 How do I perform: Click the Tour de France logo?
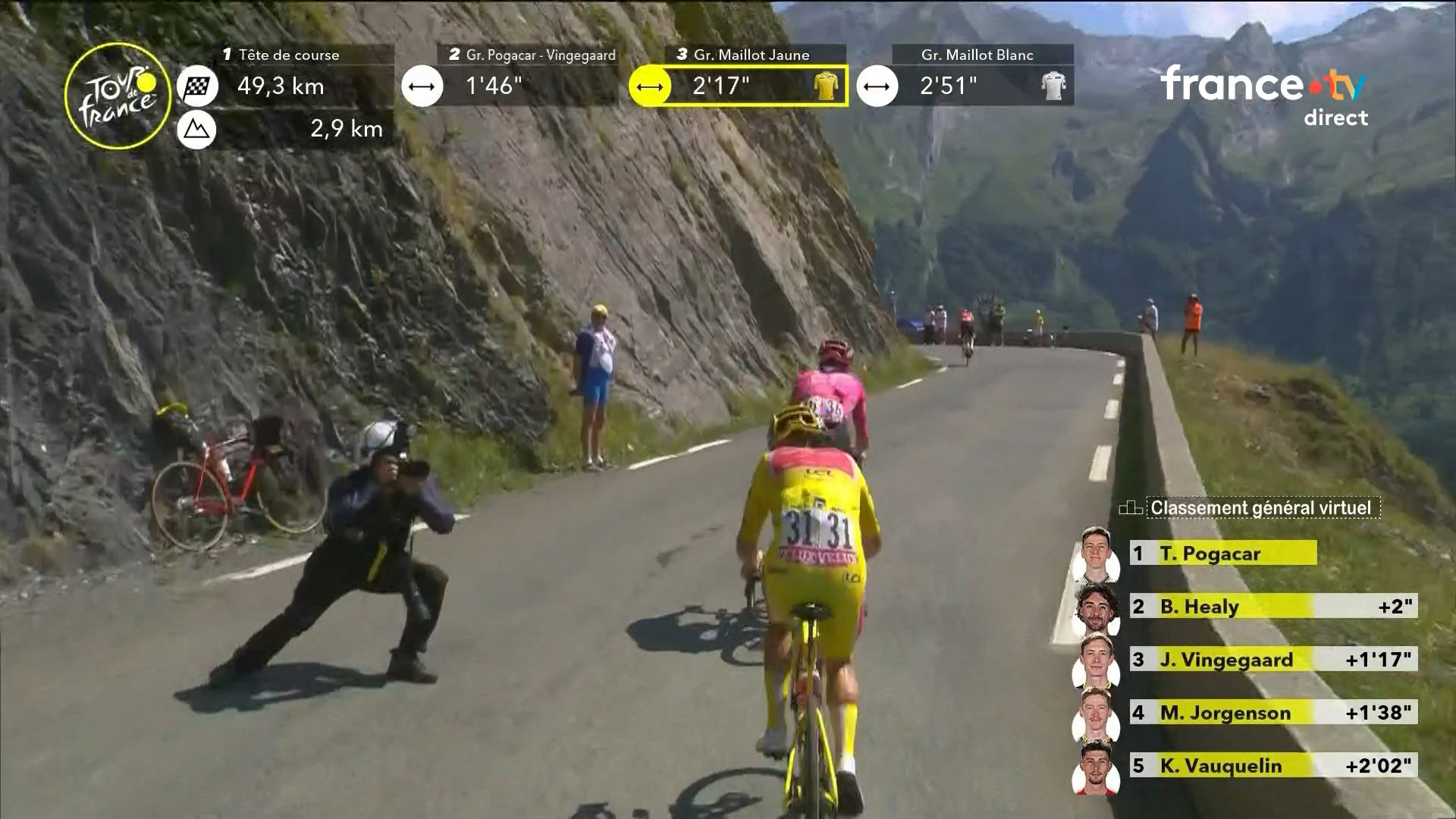coord(118,96)
